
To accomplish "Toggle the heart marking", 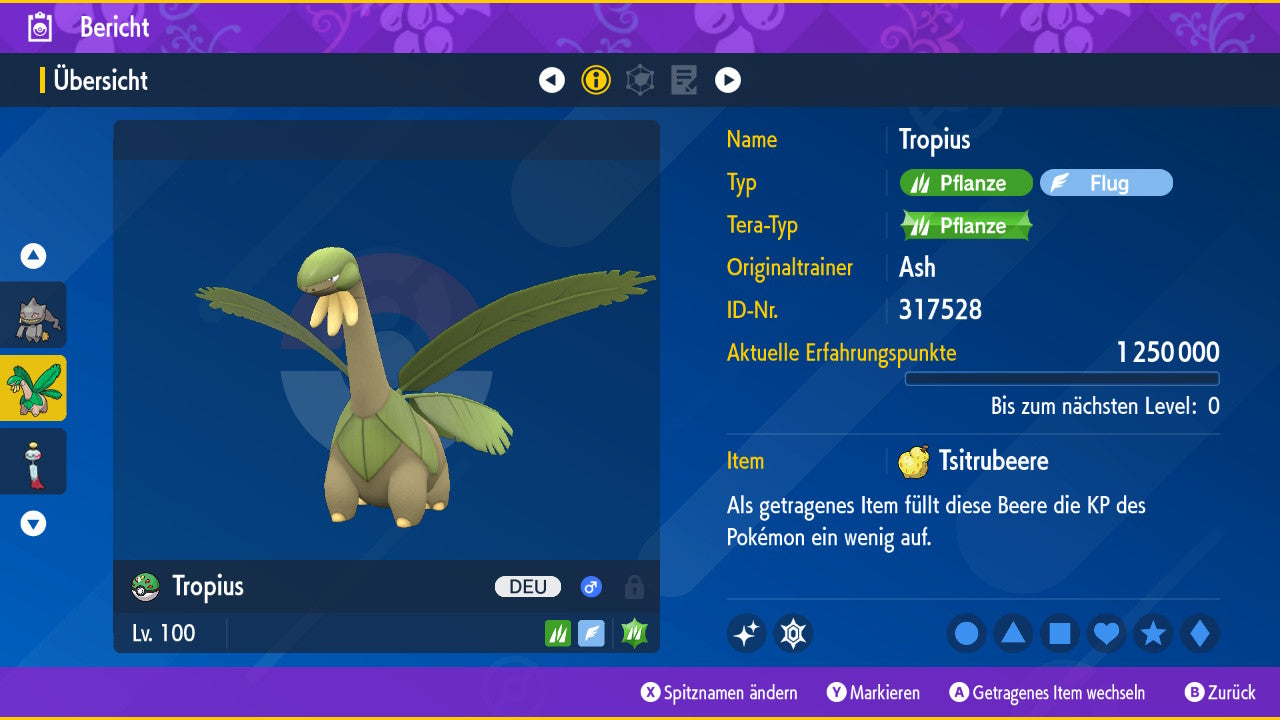I will pyautogui.click(x=1106, y=634).
